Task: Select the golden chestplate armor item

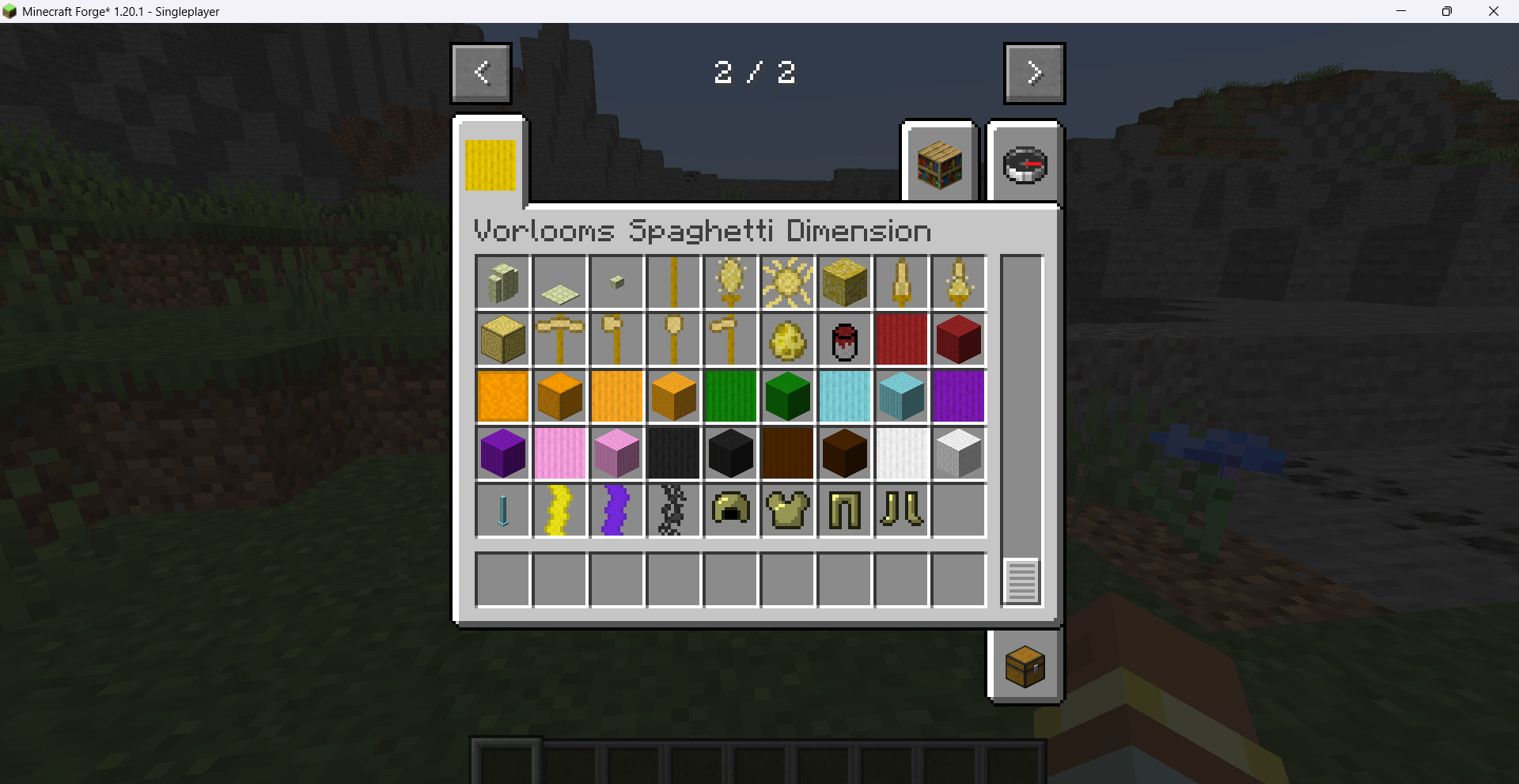Action: coord(787,510)
